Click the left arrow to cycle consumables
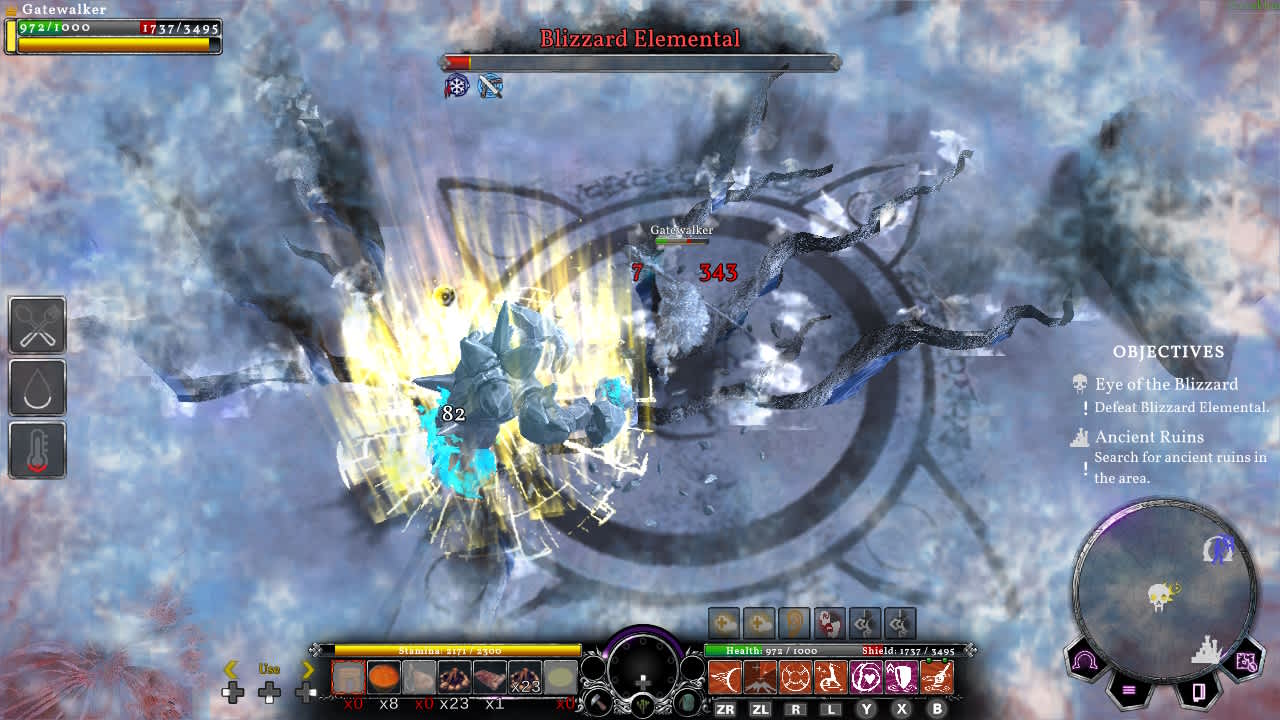The width and height of the screenshot is (1280, 720). (x=233, y=667)
